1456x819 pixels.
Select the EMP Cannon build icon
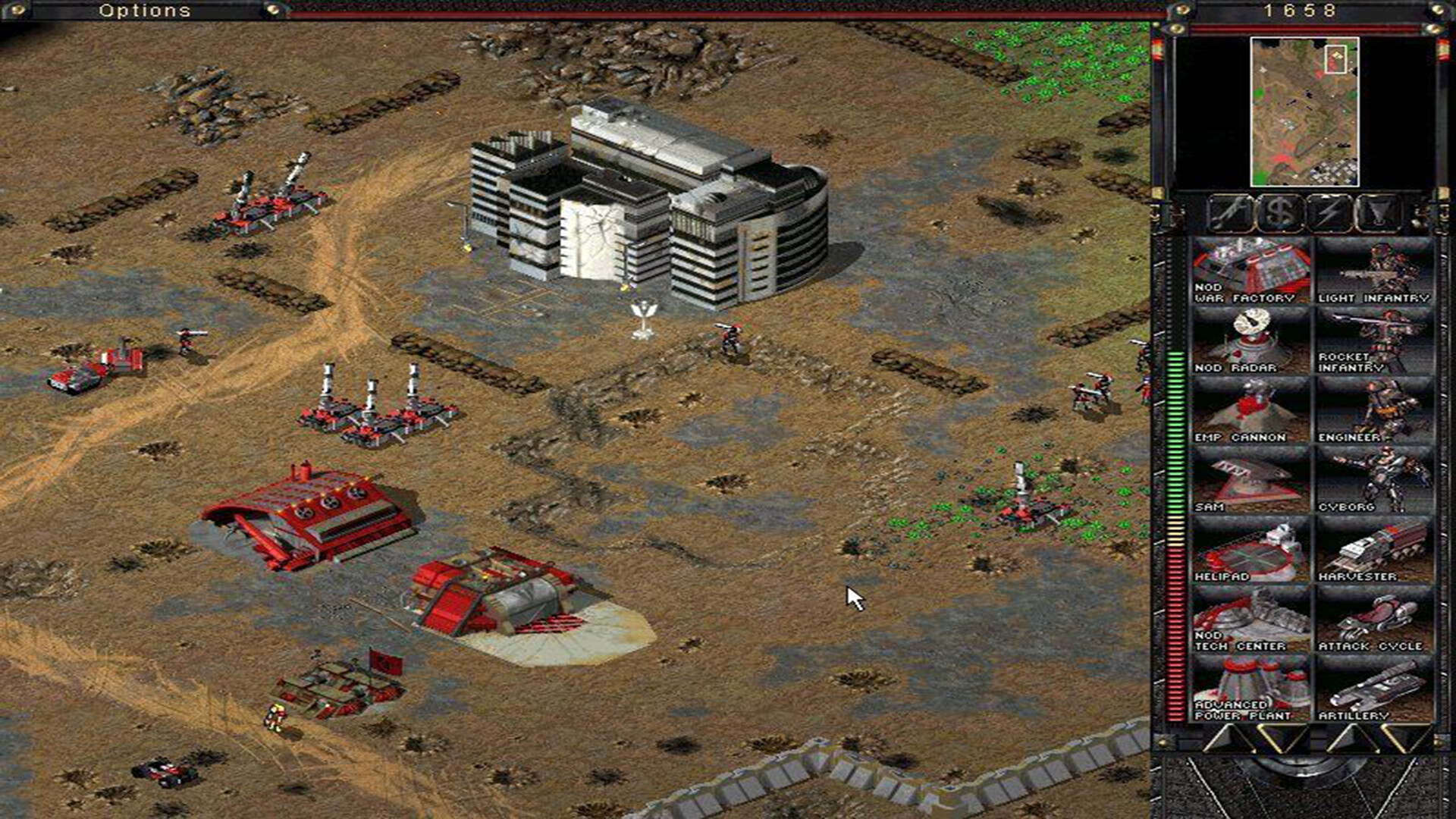[x=1251, y=409]
